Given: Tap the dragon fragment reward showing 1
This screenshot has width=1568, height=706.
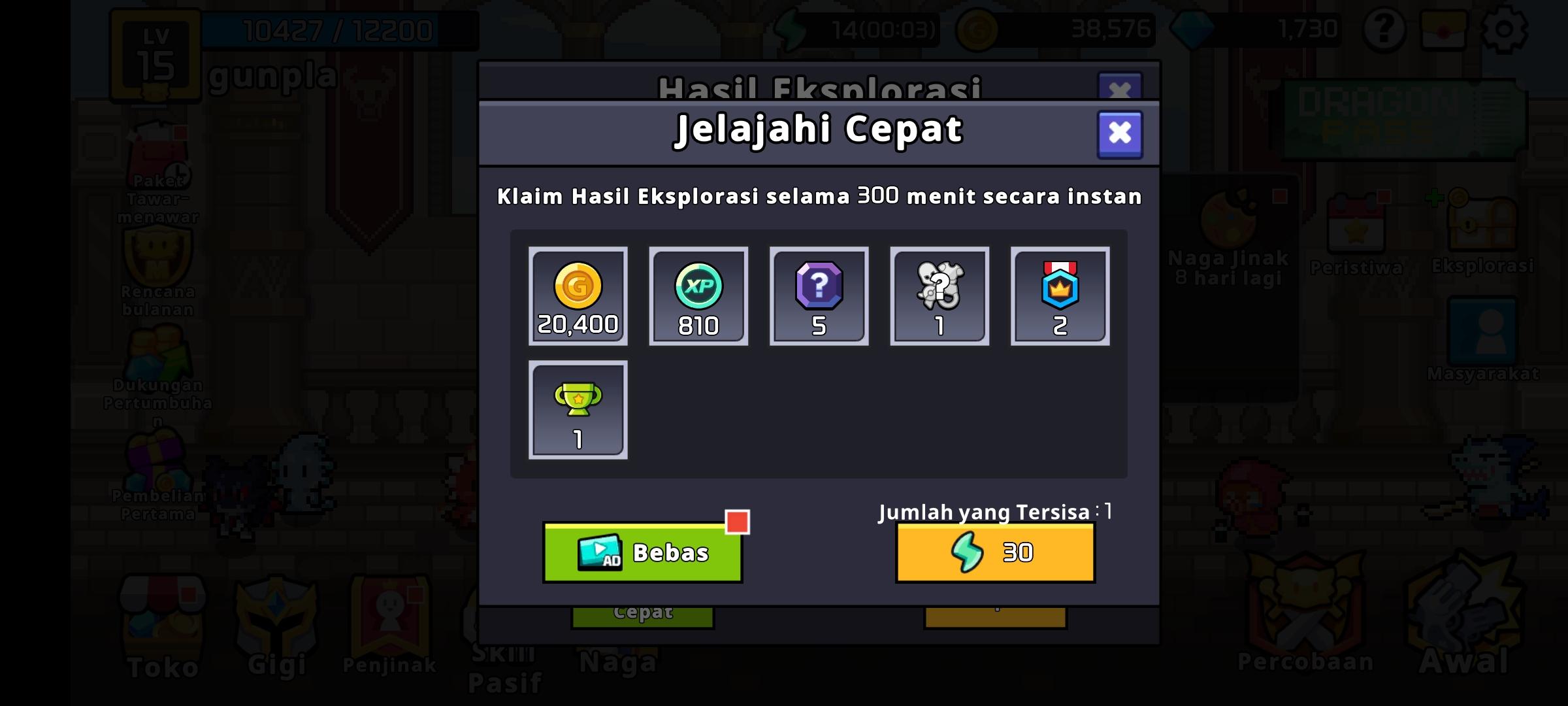Looking at the screenshot, I should pos(939,295).
